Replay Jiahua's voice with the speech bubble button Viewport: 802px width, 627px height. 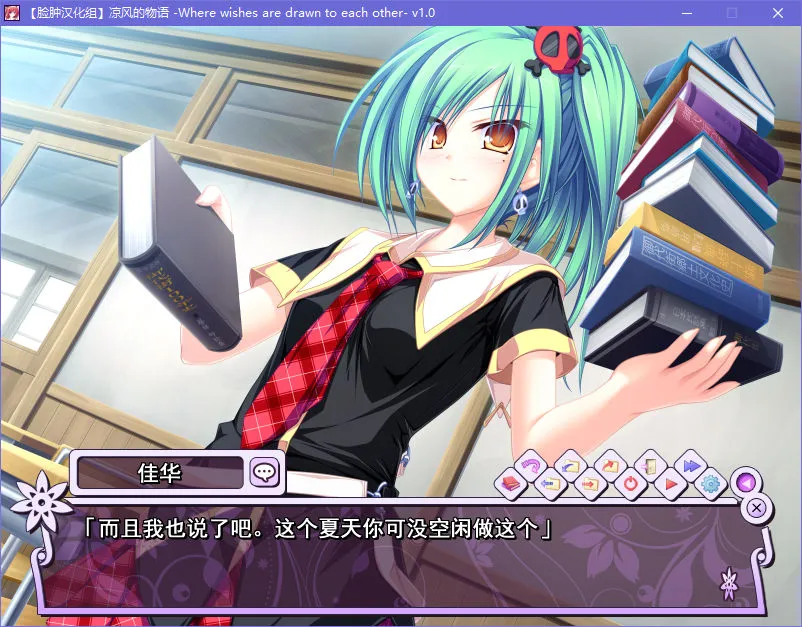(x=265, y=472)
